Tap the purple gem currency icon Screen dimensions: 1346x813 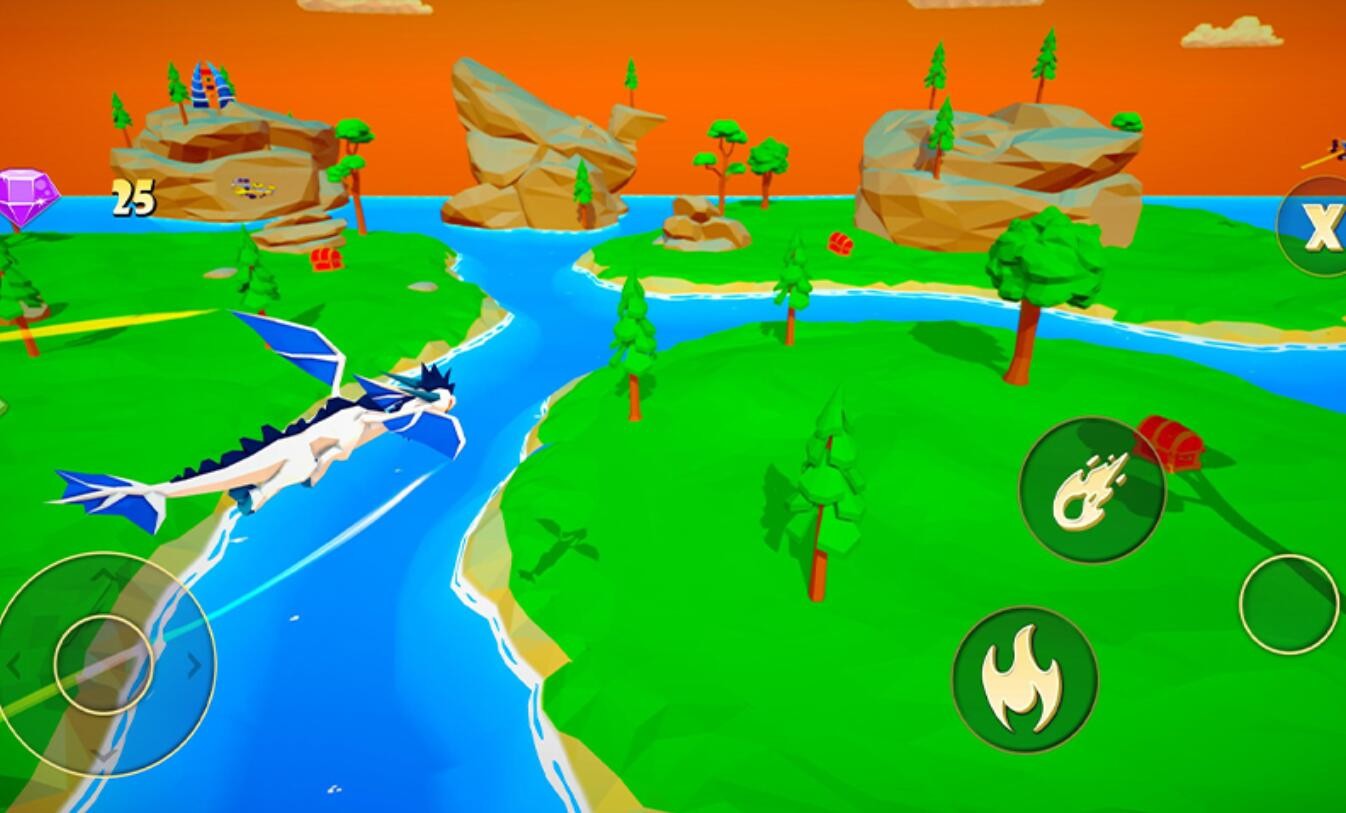[27, 197]
